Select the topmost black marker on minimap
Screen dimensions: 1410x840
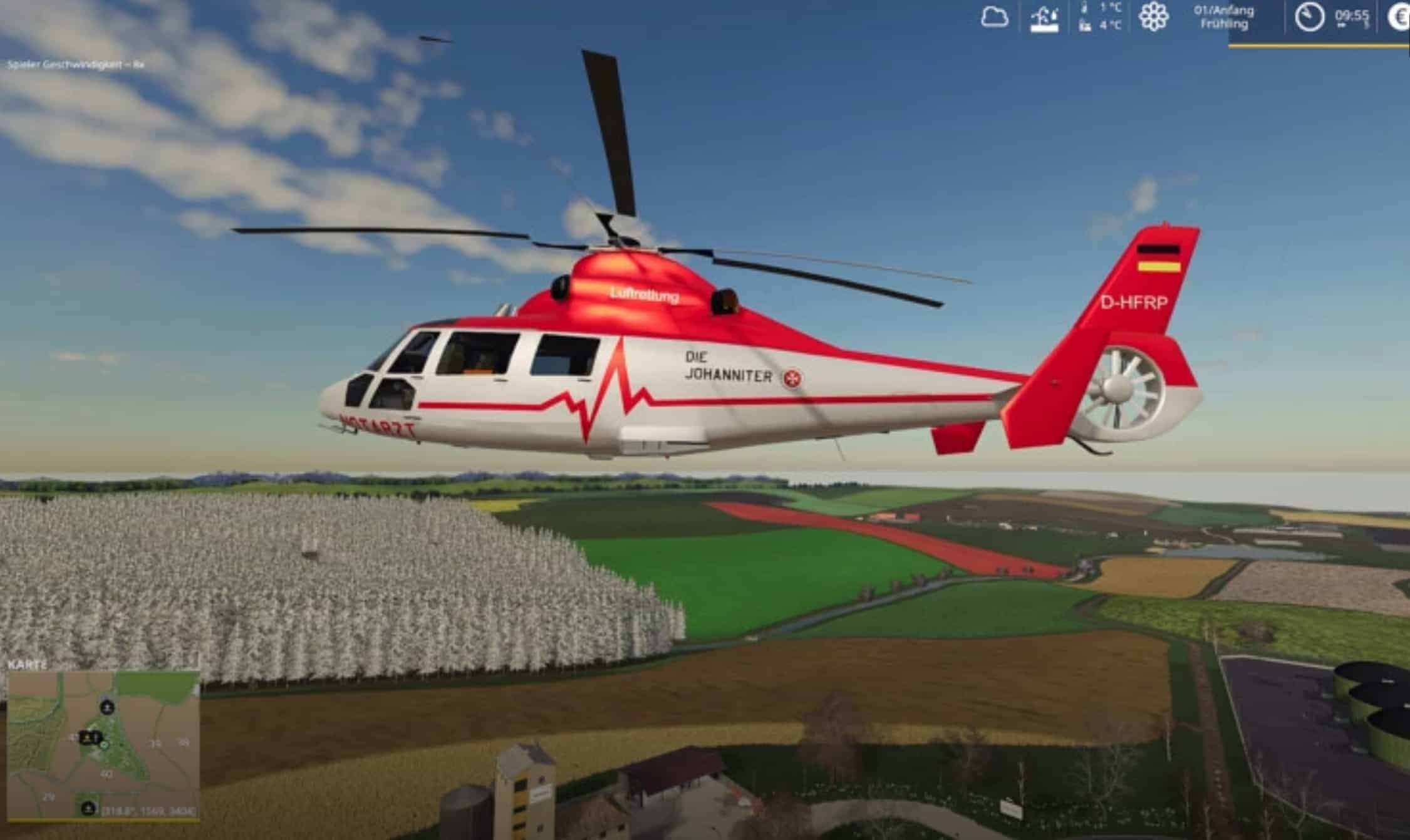coord(108,708)
